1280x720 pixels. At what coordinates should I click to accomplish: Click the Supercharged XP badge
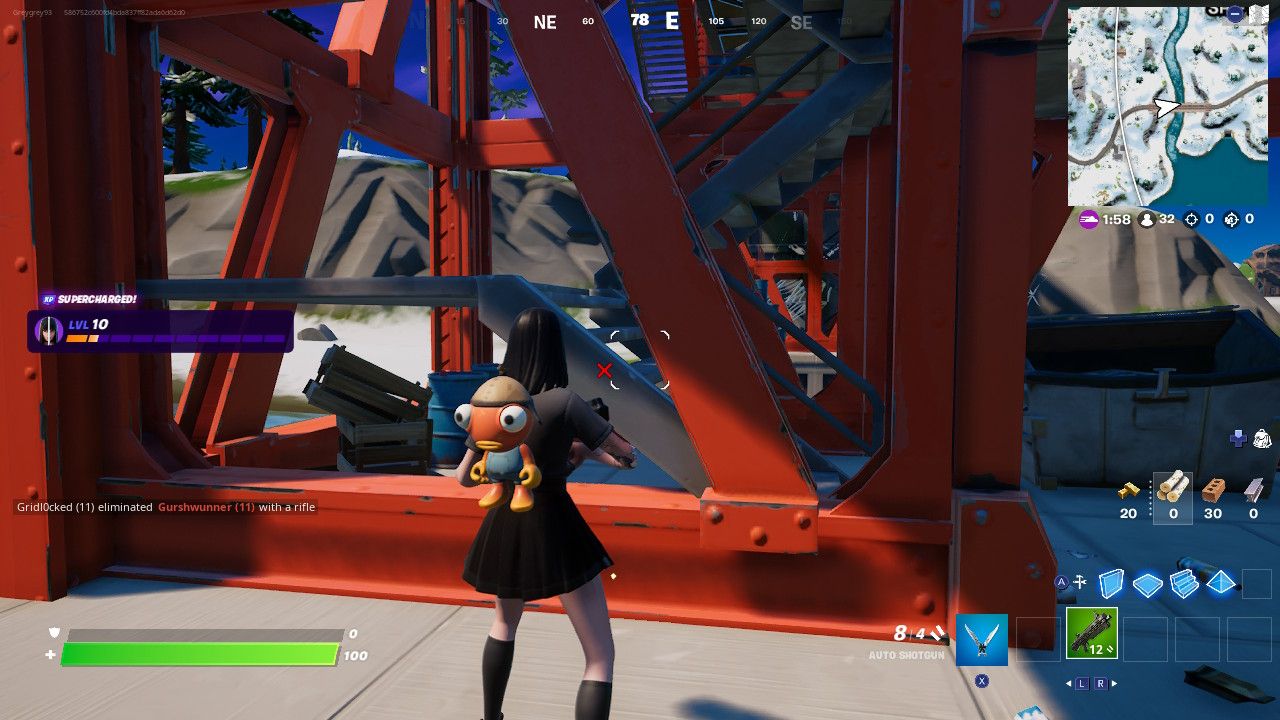pos(90,297)
